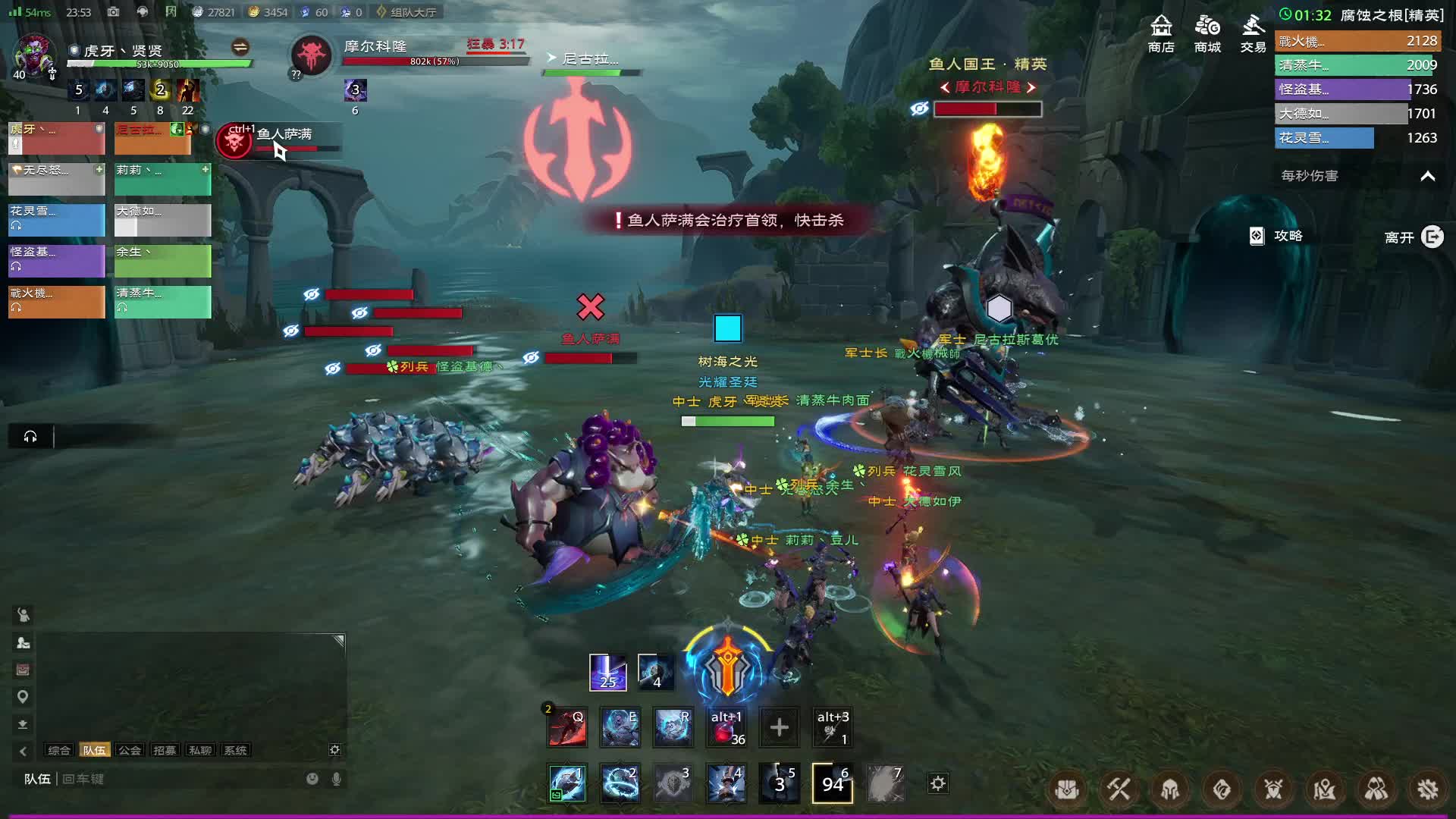Open the 交易 trading menu
The width and height of the screenshot is (1456, 819).
coord(1253,33)
